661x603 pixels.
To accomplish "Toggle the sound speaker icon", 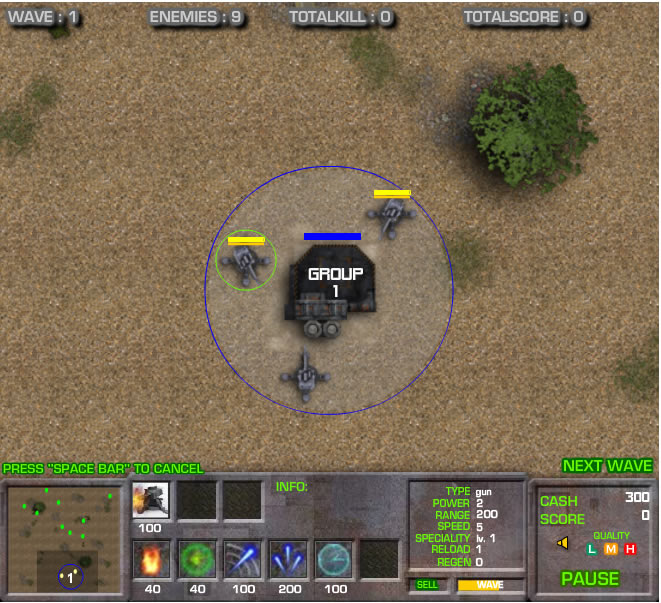I will (562, 543).
